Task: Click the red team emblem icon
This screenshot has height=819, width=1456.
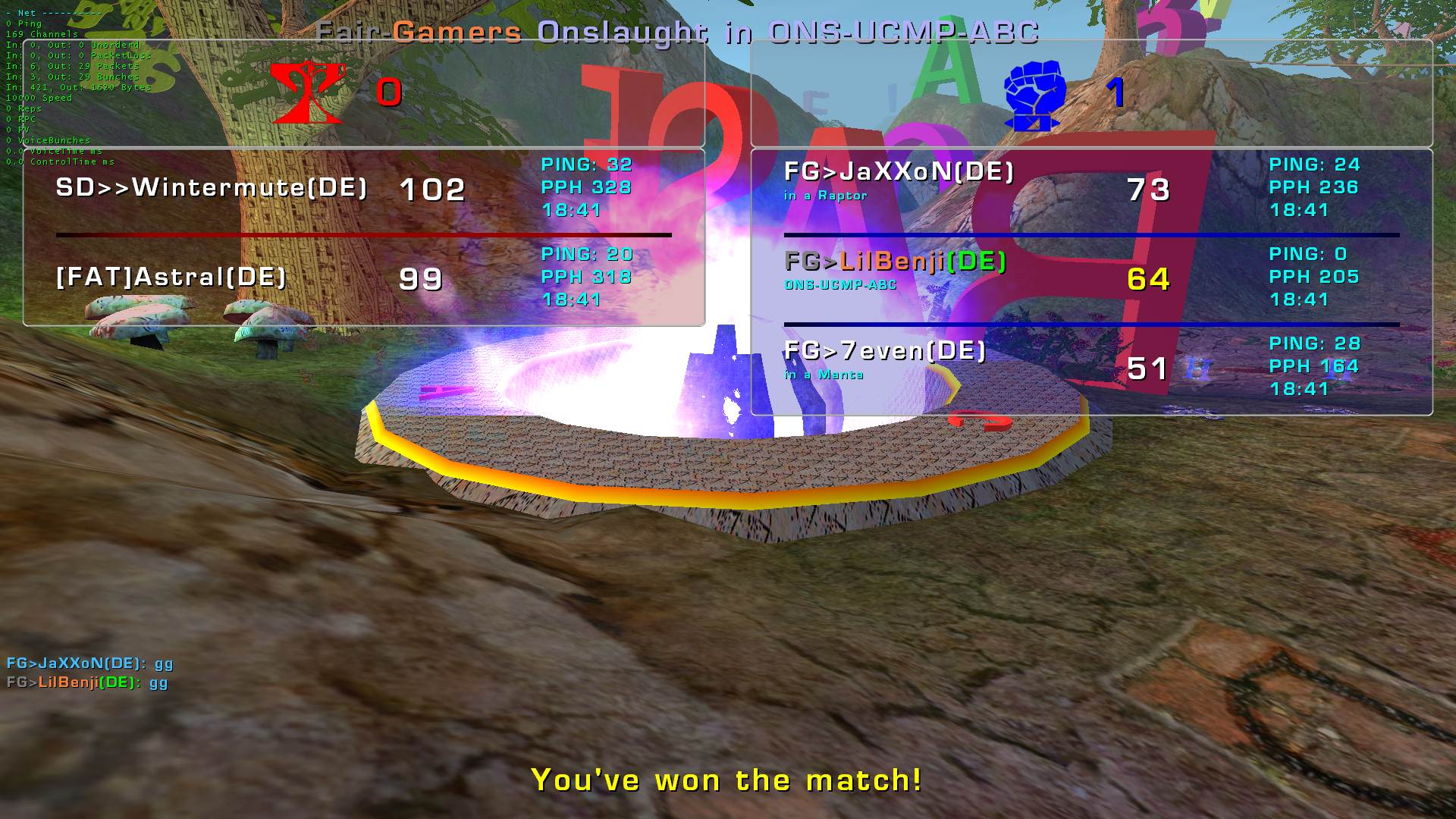Action: click(307, 93)
